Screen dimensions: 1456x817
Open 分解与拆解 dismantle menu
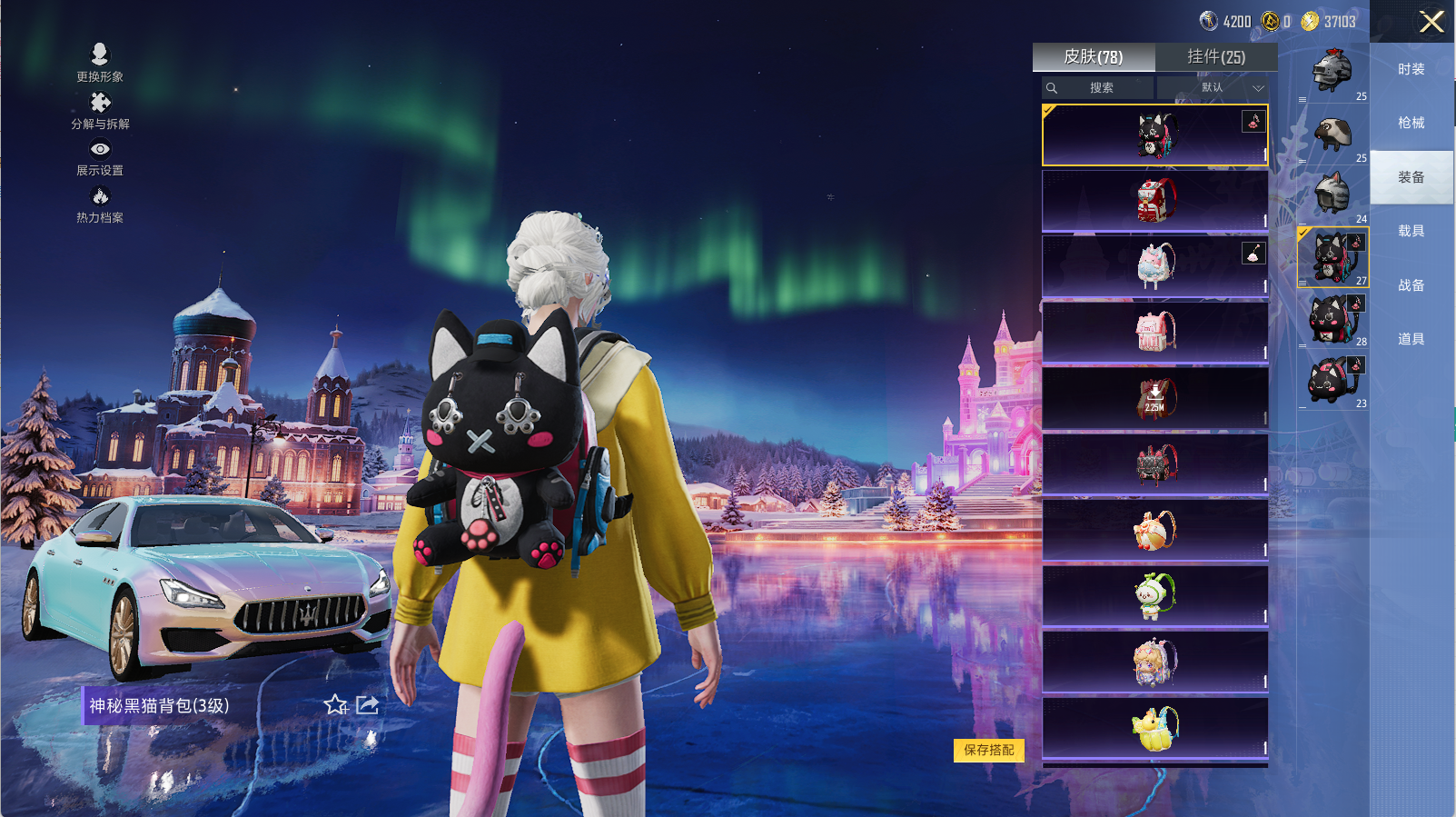click(x=100, y=110)
